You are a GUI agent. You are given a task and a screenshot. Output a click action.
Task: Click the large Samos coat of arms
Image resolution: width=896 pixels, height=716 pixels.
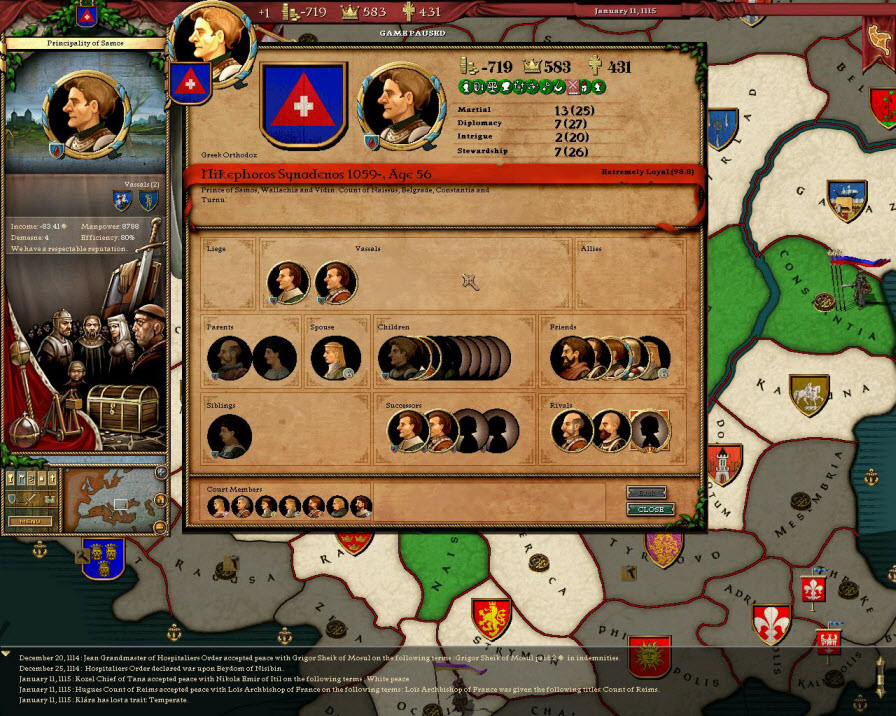tap(303, 103)
